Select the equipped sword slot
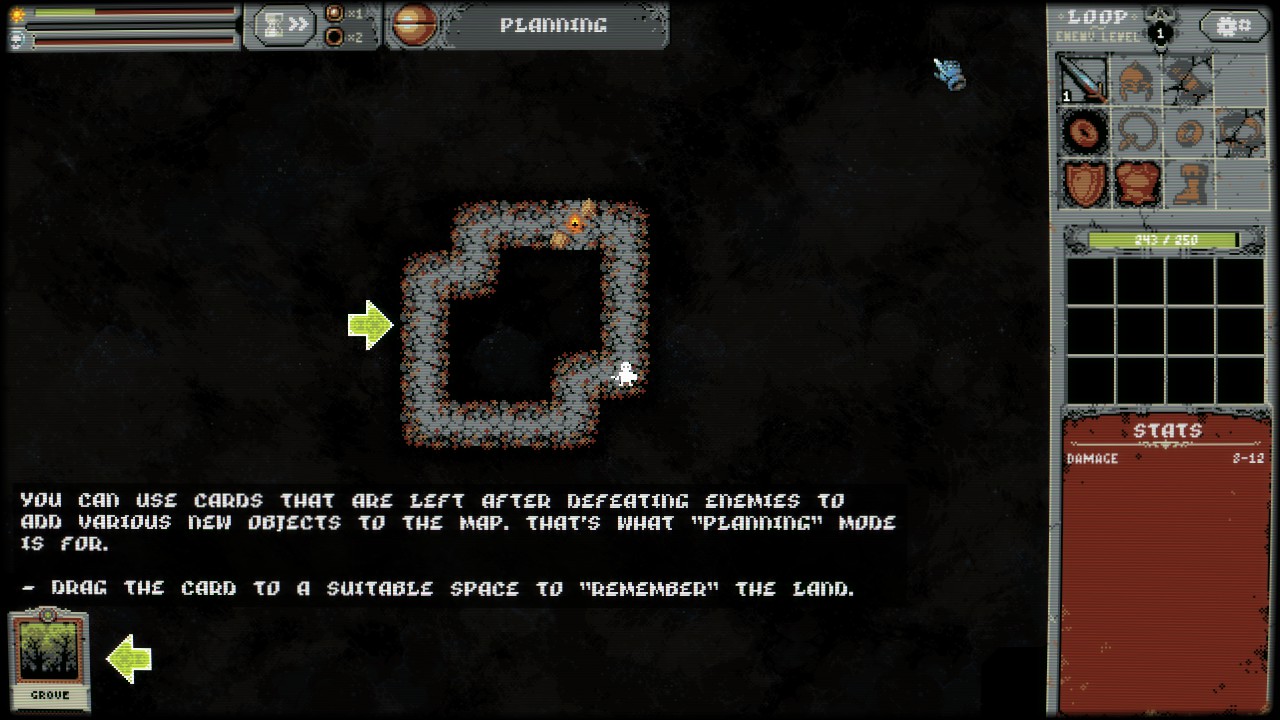Screen dimensions: 1280x720 coord(1084,79)
